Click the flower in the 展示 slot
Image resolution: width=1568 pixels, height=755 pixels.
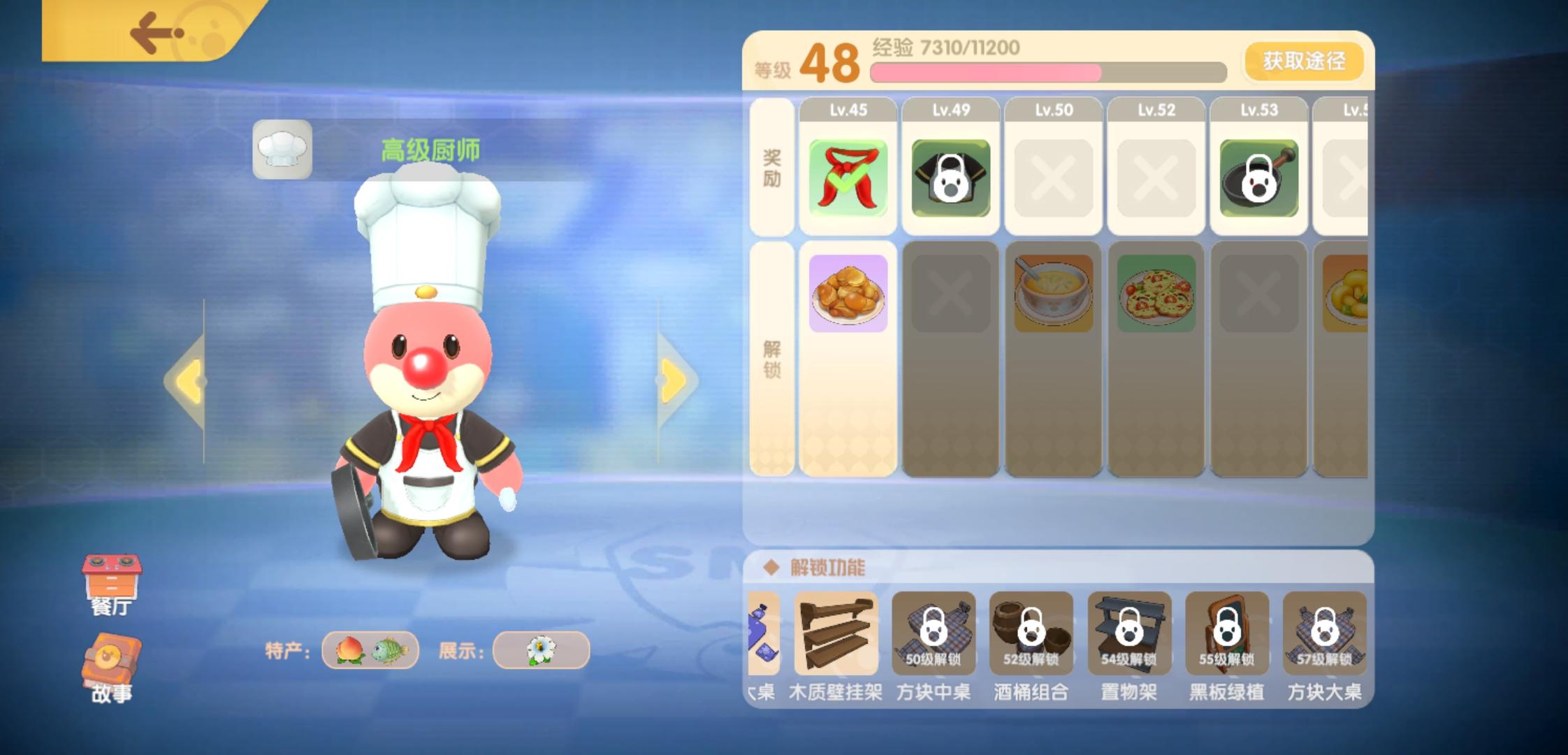pyautogui.click(x=542, y=649)
